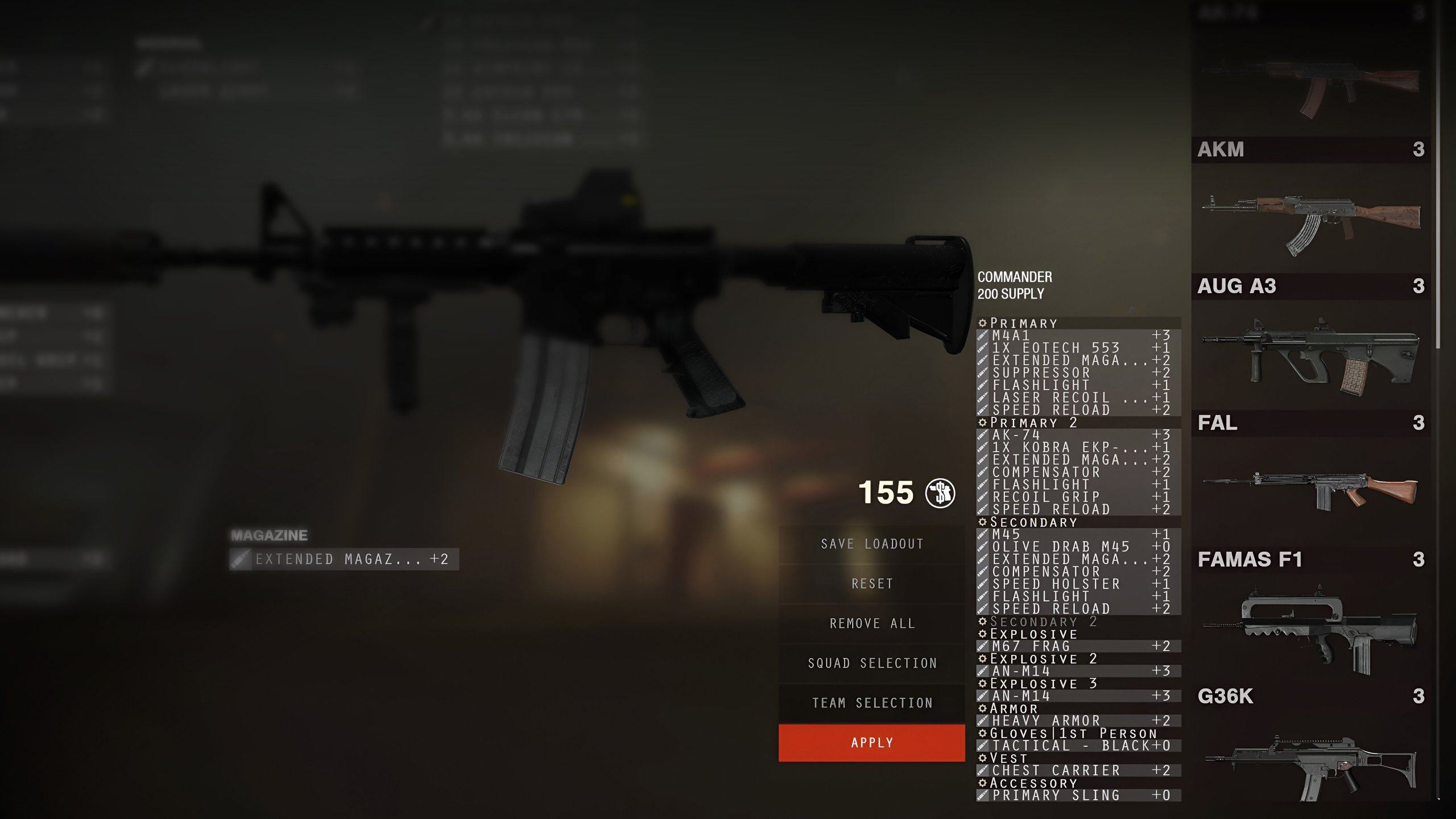Select the Suppressor attachment row
Viewport: 1456px width, 819px height.
1078,373
